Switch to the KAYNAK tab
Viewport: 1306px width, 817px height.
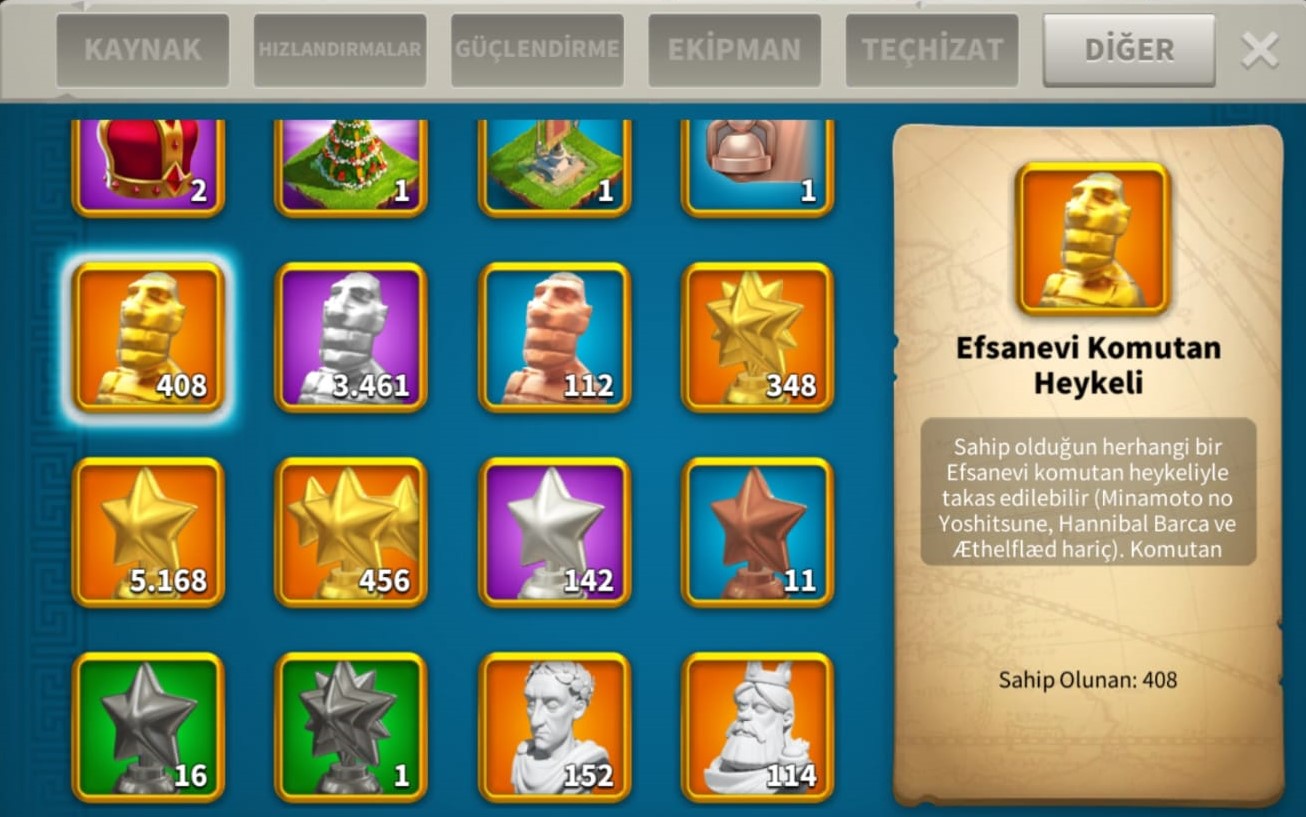click(142, 50)
